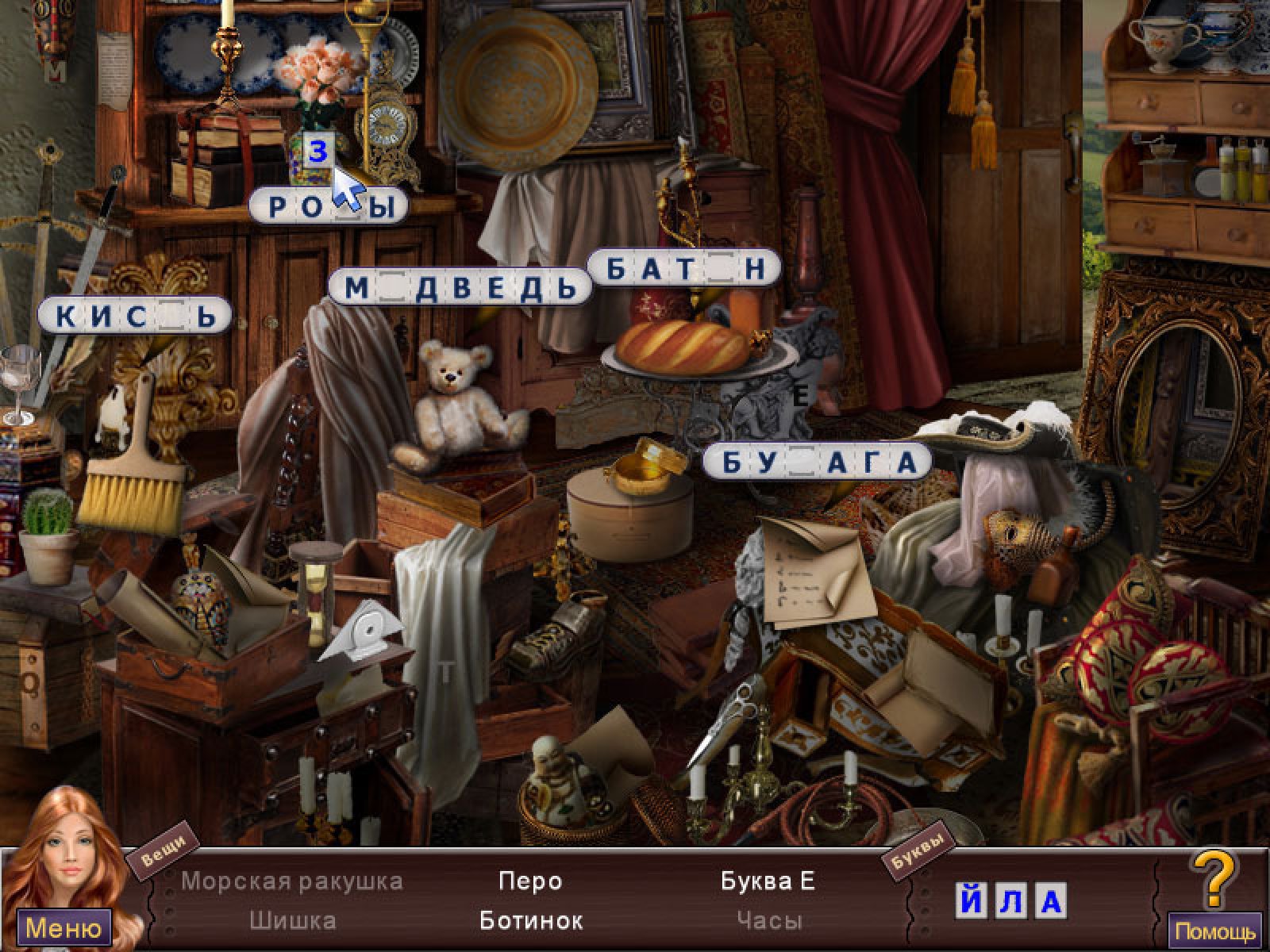Pick the letter Л tile

[x=1012, y=901]
